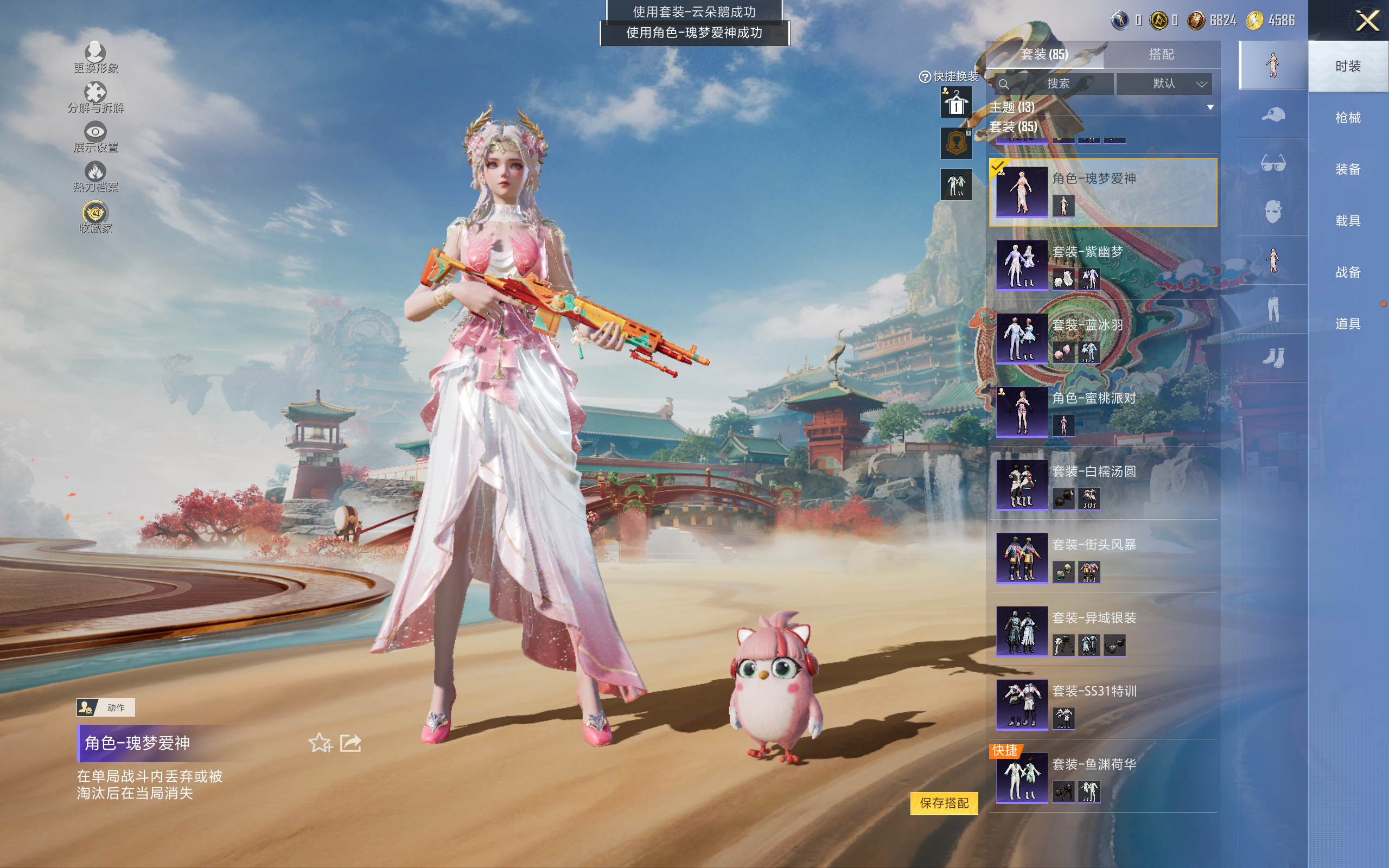Open the 默认 sort dropdown
1389x868 pixels.
point(1164,84)
